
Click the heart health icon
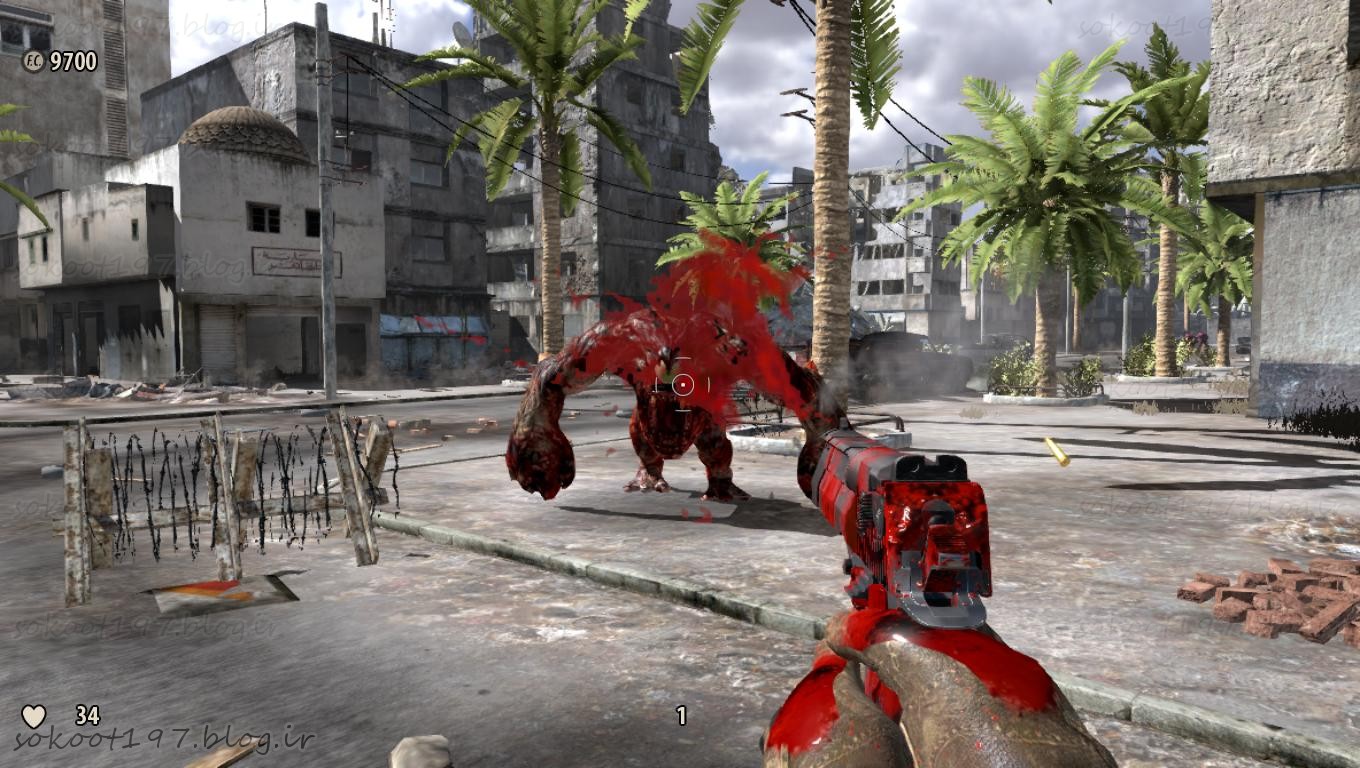point(34,716)
